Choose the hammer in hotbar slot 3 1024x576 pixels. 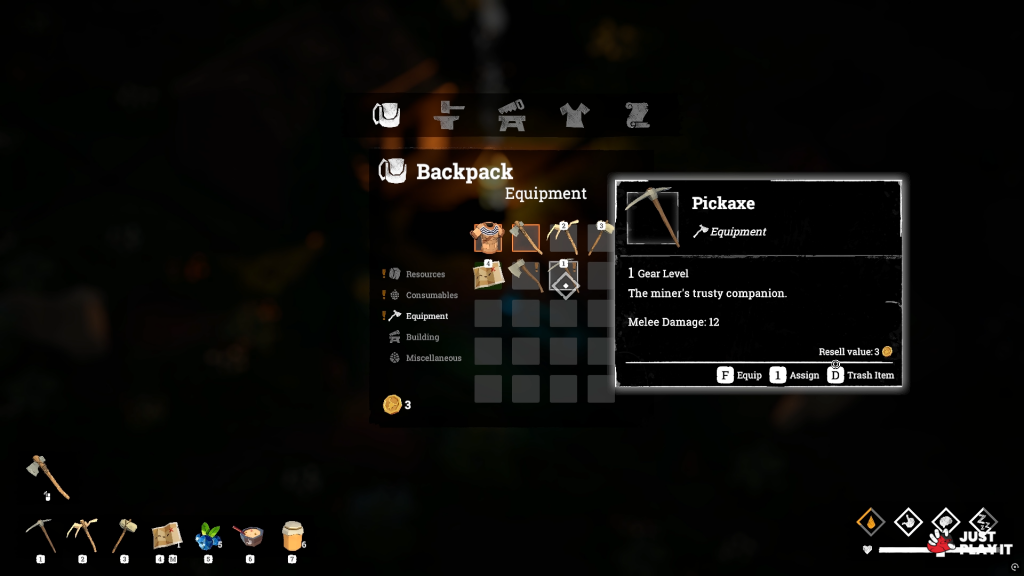coord(124,536)
